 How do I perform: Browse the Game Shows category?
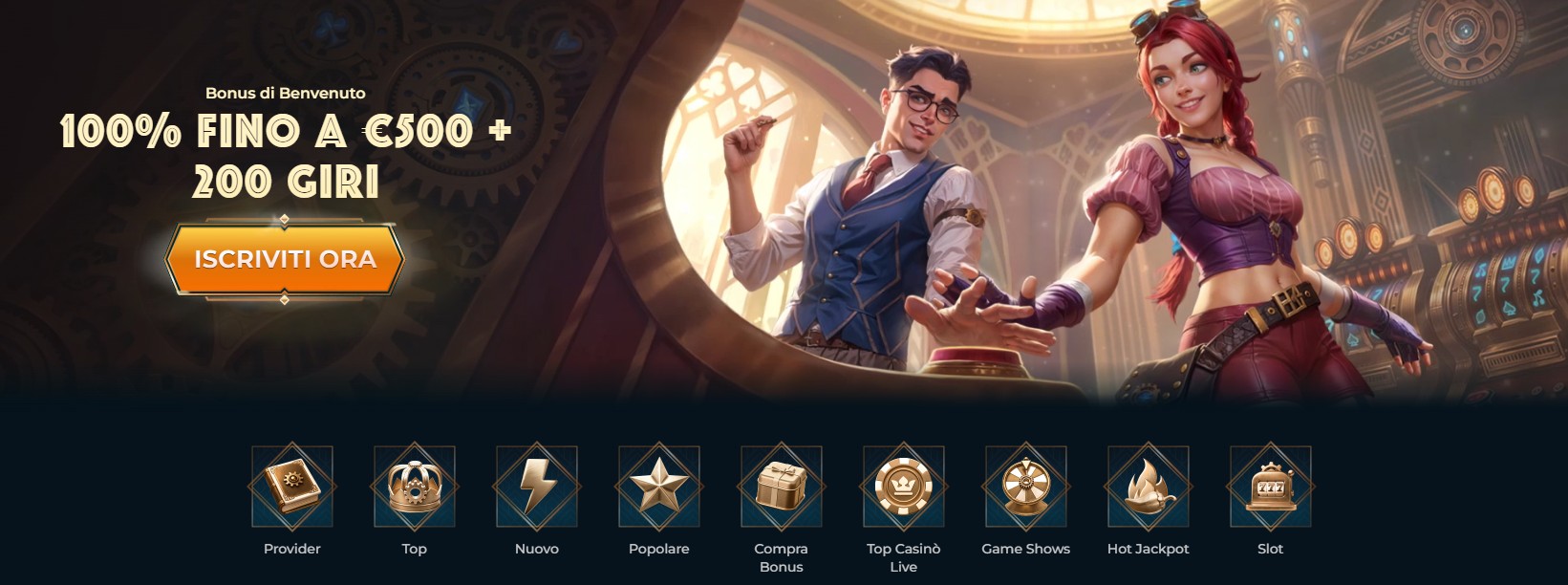1026,487
